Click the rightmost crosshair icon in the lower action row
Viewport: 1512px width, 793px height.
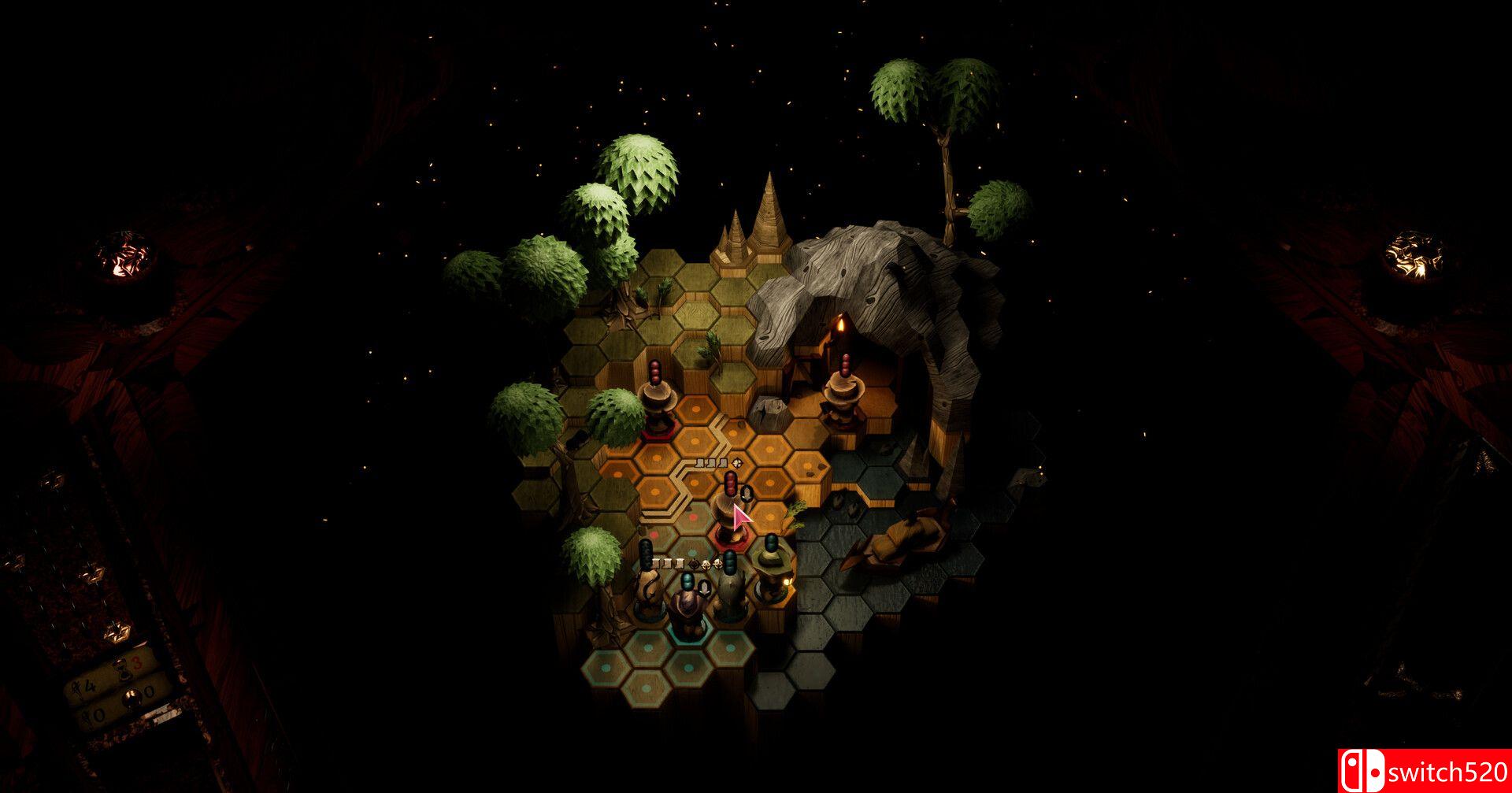(x=717, y=565)
